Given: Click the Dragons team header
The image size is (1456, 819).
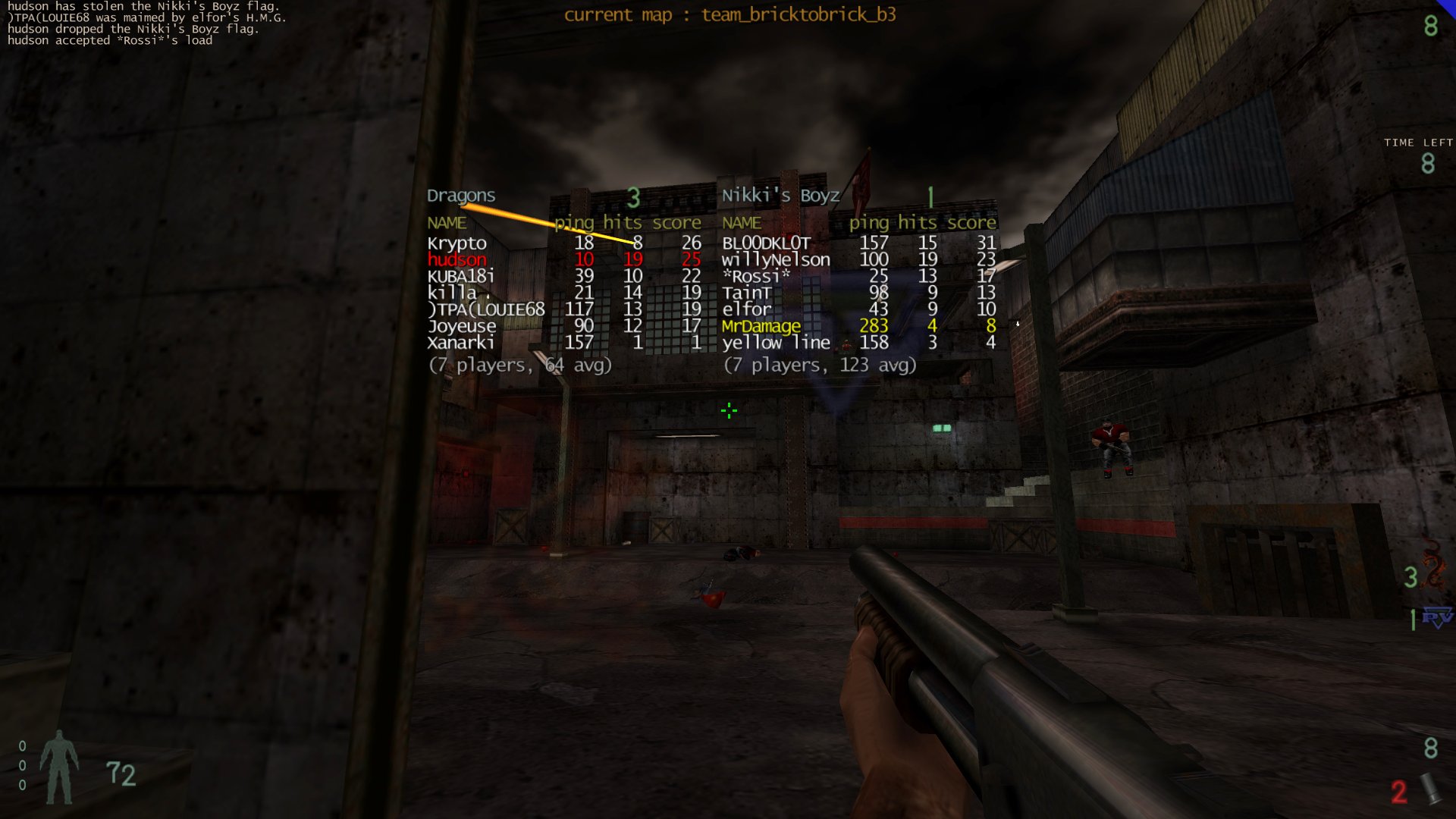Looking at the screenshot, I should [x=461, y=196].
